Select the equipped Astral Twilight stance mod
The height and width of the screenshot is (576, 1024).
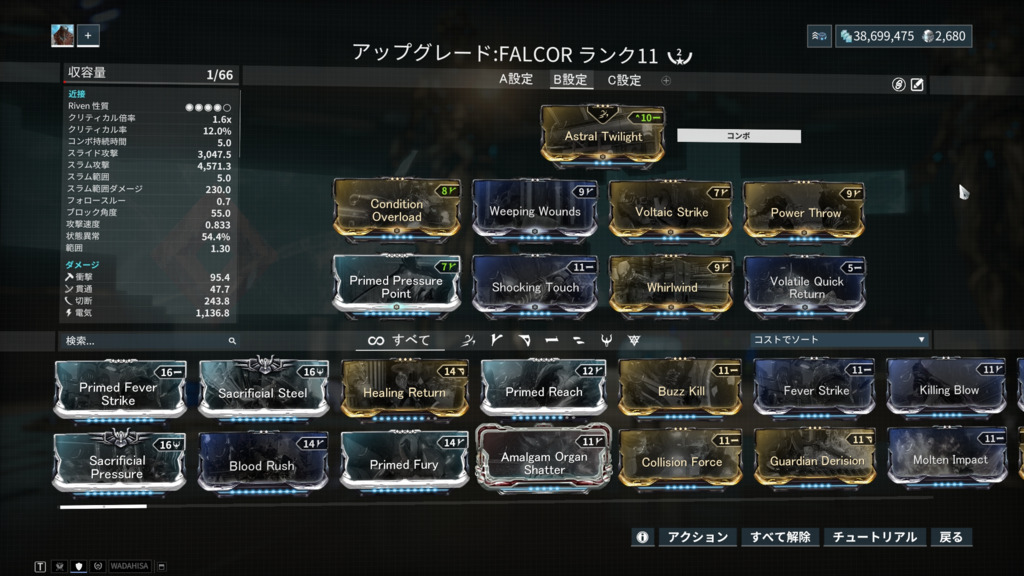click(x=603, y=135)
